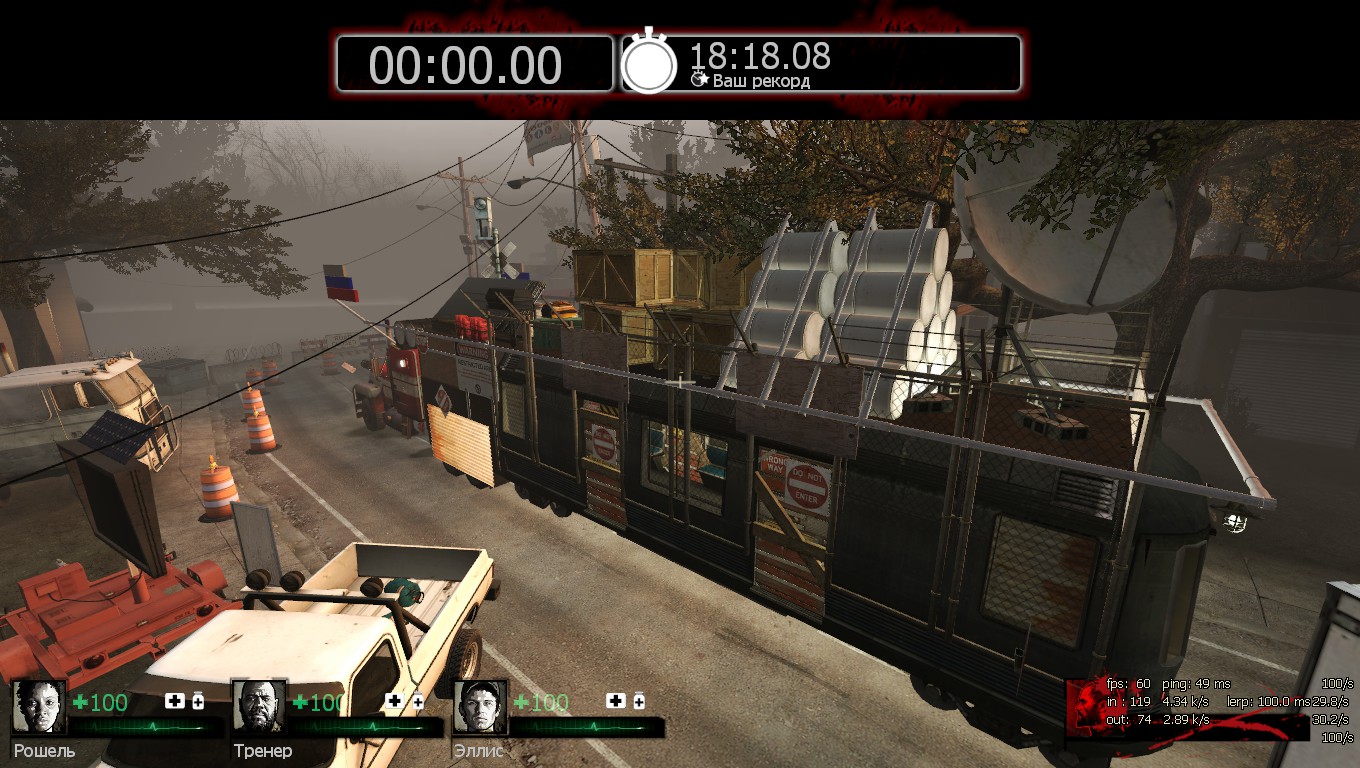This screenshot has width=1360, height=768.
Task: Select Рошель's character portrait
Action: (39, 707)
